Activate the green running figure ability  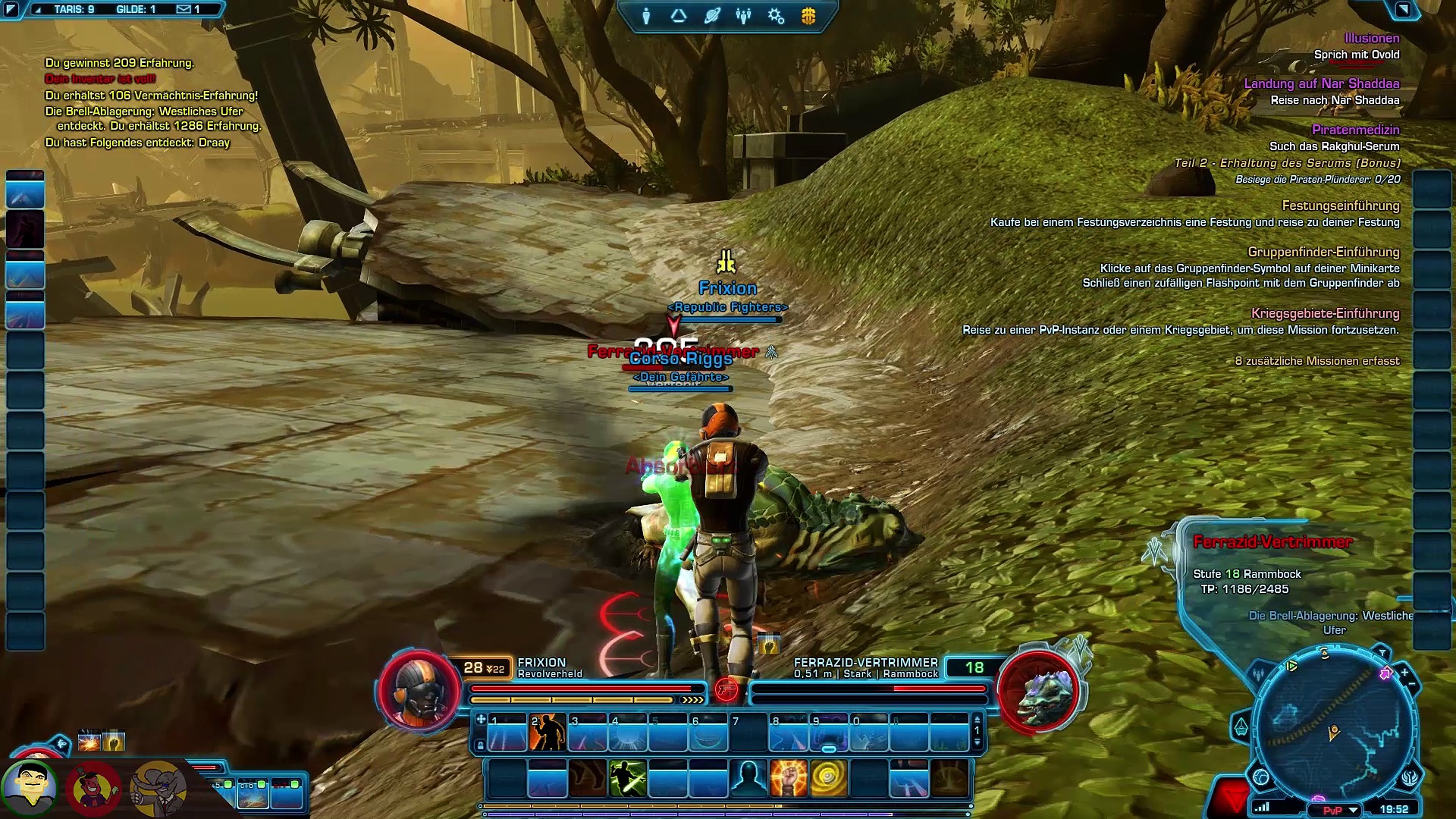coord(628,779)
